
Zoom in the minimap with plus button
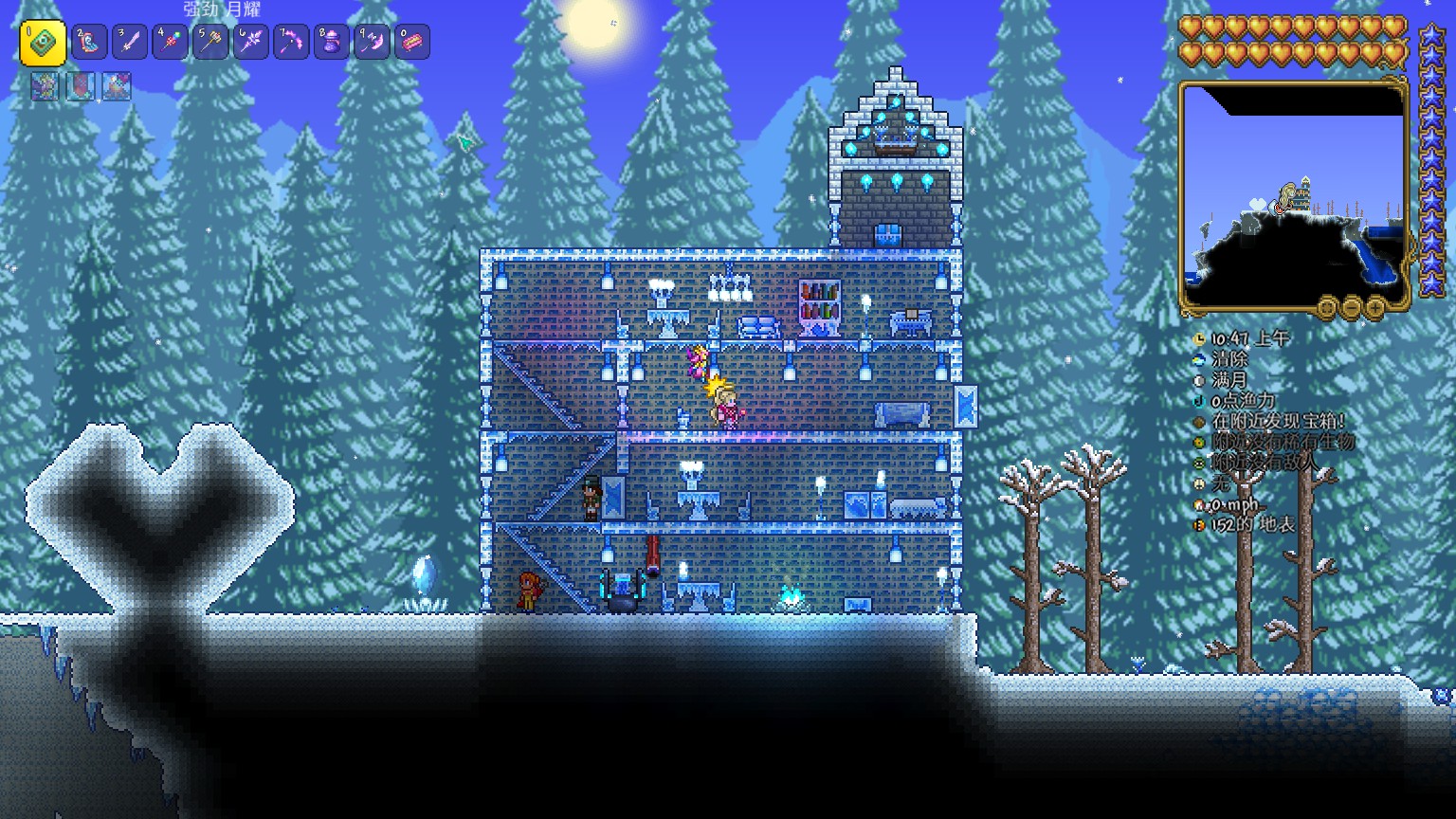1375,307
